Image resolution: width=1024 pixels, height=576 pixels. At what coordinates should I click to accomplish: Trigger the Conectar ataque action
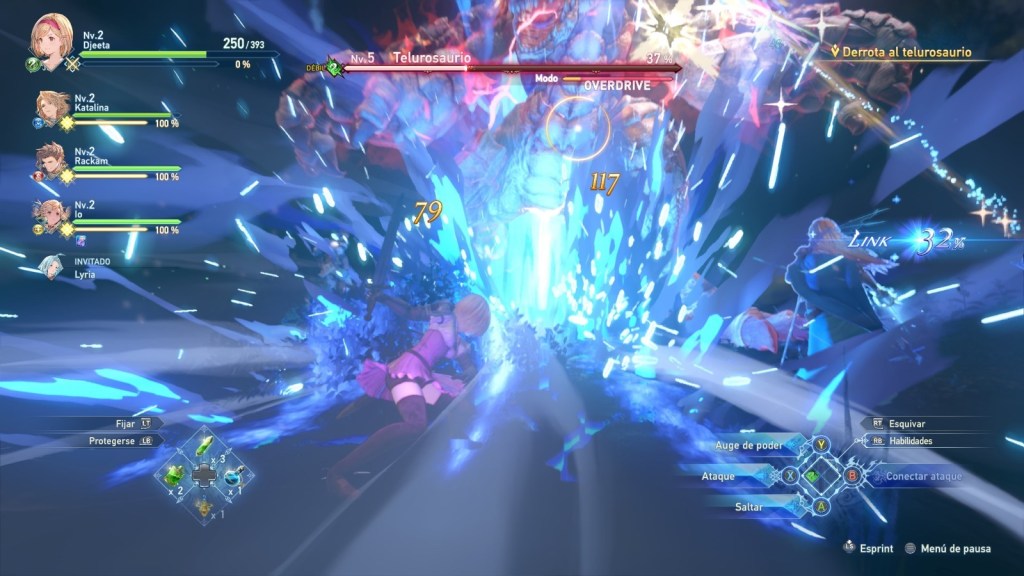tap(923, 476)
